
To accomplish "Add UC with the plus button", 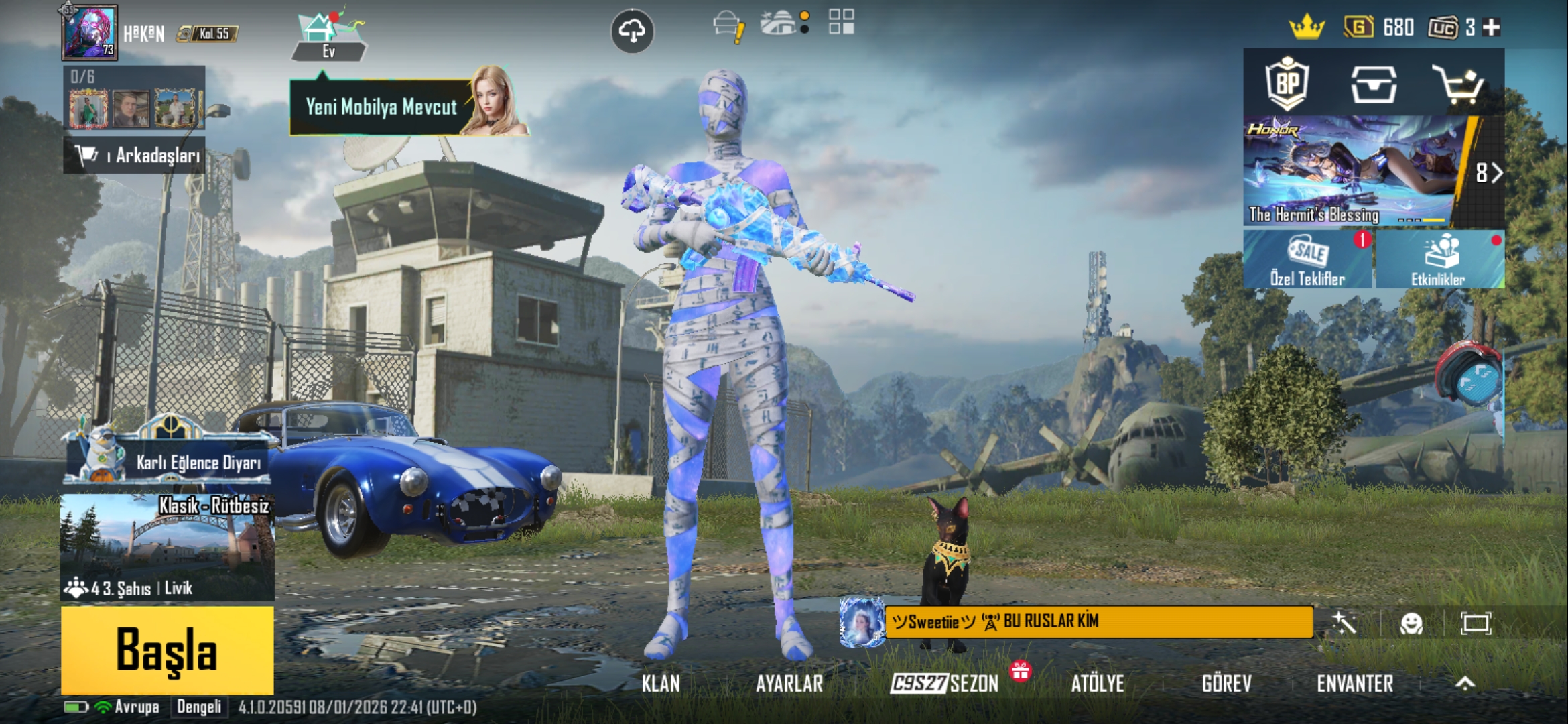I will click(1492, 27).
